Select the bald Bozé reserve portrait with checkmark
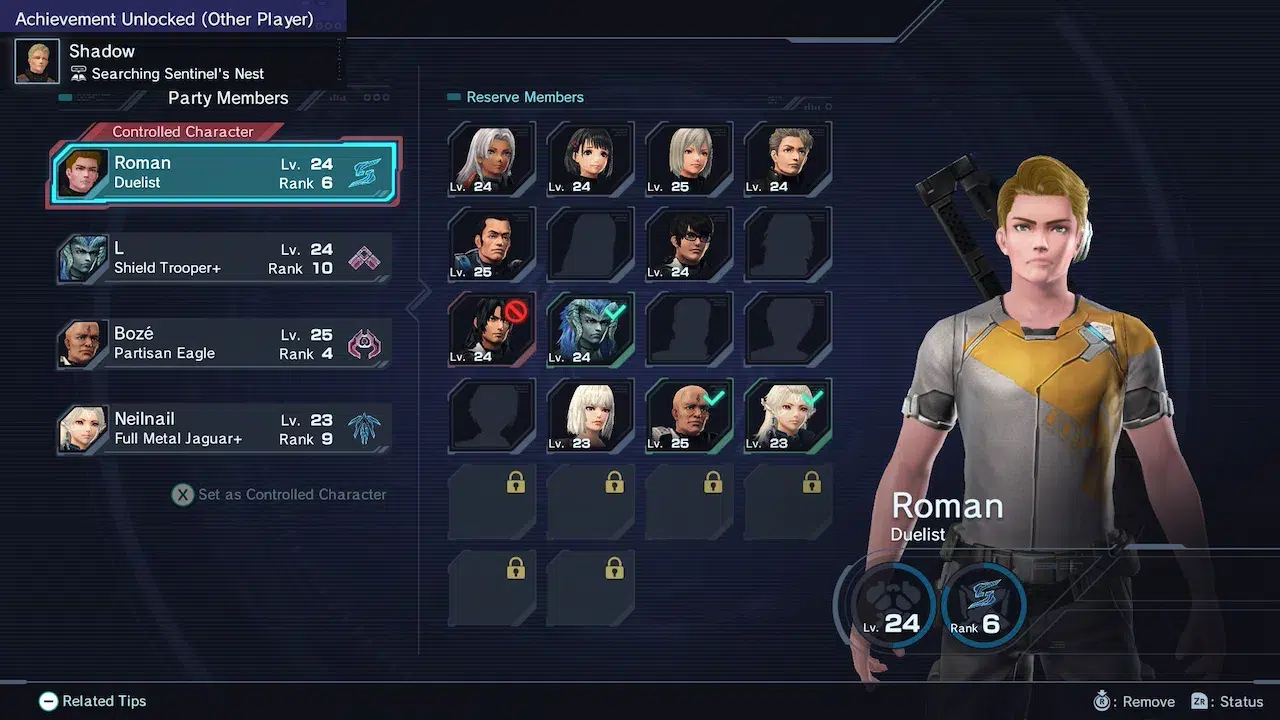1280x720 pixels. click(689, 415)
